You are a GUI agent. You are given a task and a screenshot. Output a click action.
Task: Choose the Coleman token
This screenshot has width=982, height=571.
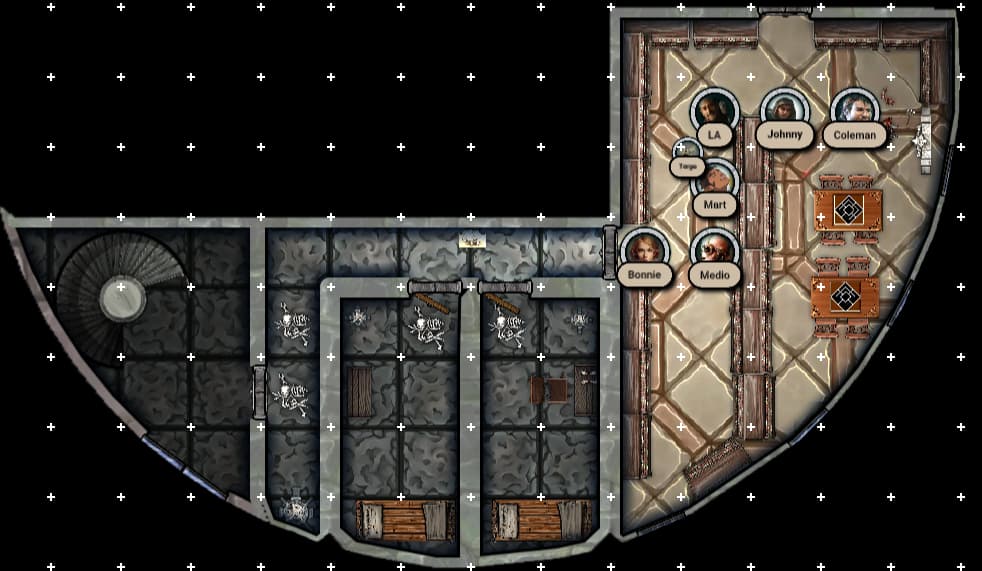coord(854,110)
